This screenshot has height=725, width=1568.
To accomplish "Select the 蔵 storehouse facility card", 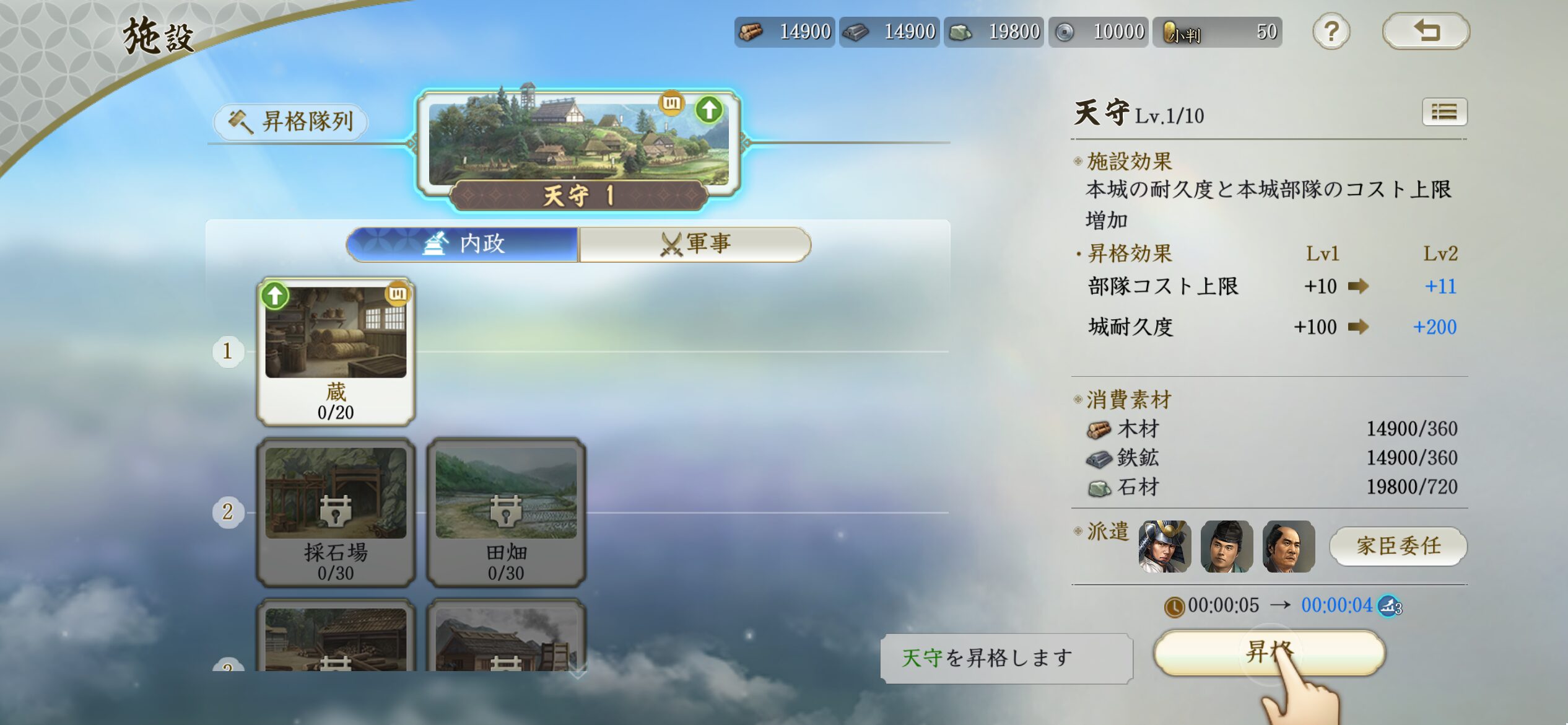I will pos(336,351).
